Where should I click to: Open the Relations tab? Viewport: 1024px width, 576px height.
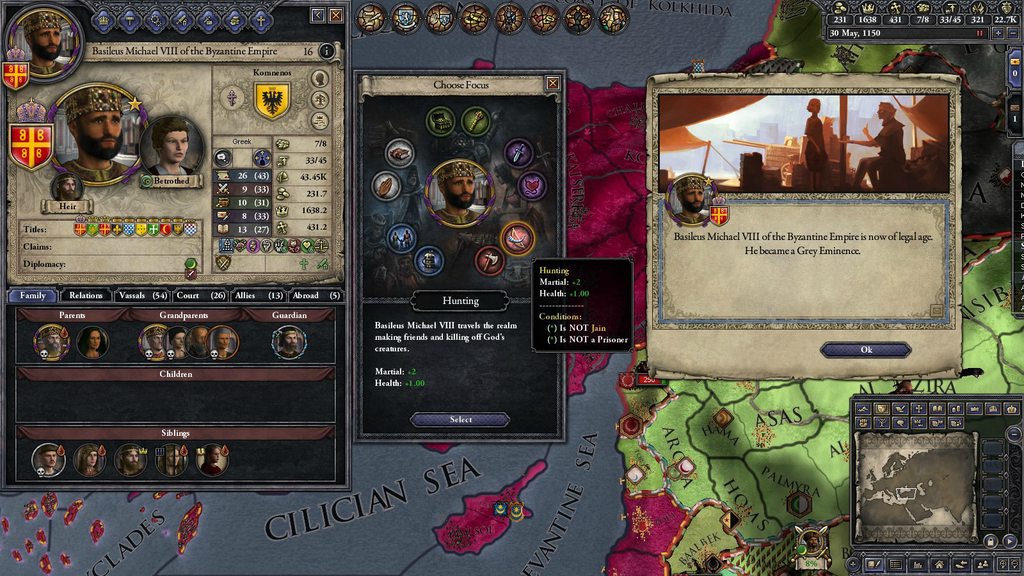86,295
